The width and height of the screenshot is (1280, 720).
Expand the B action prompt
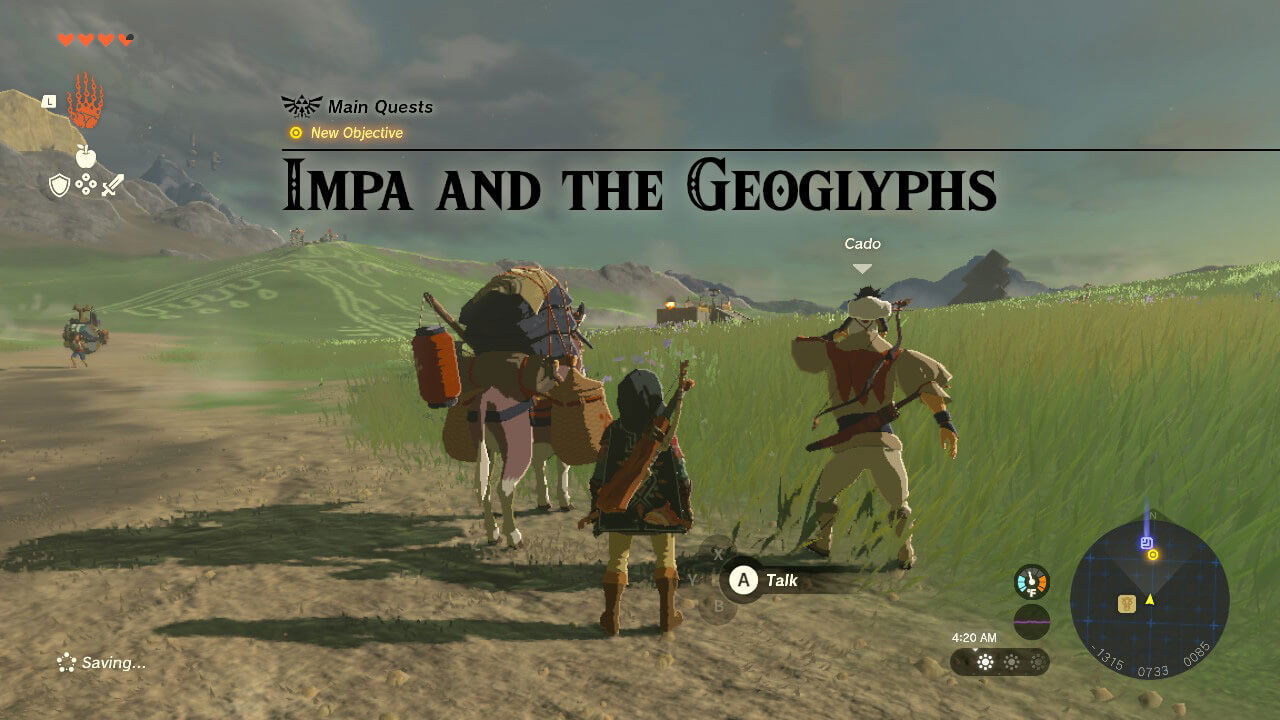717,605
